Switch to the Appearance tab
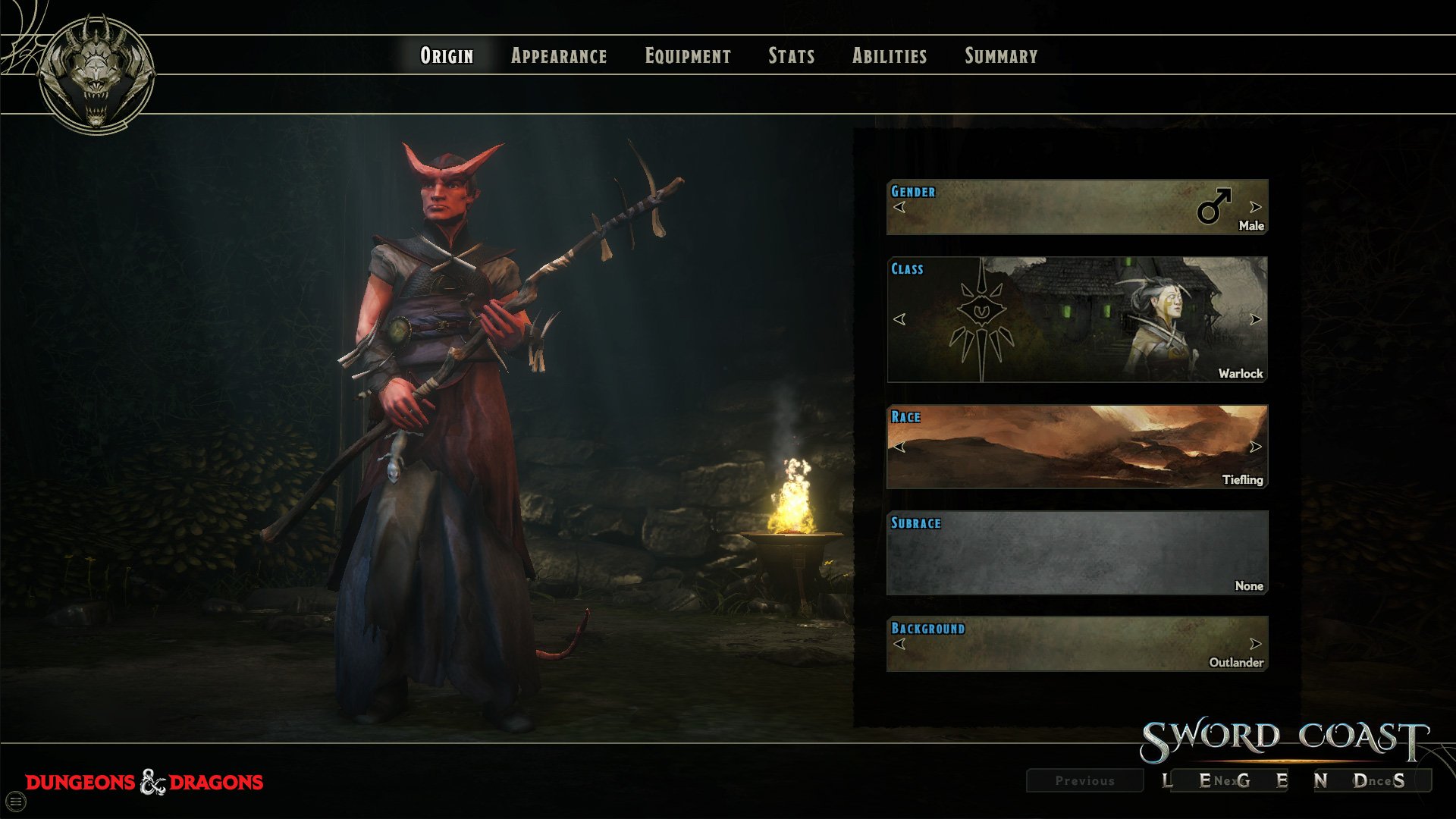 (x=559, y=56)
